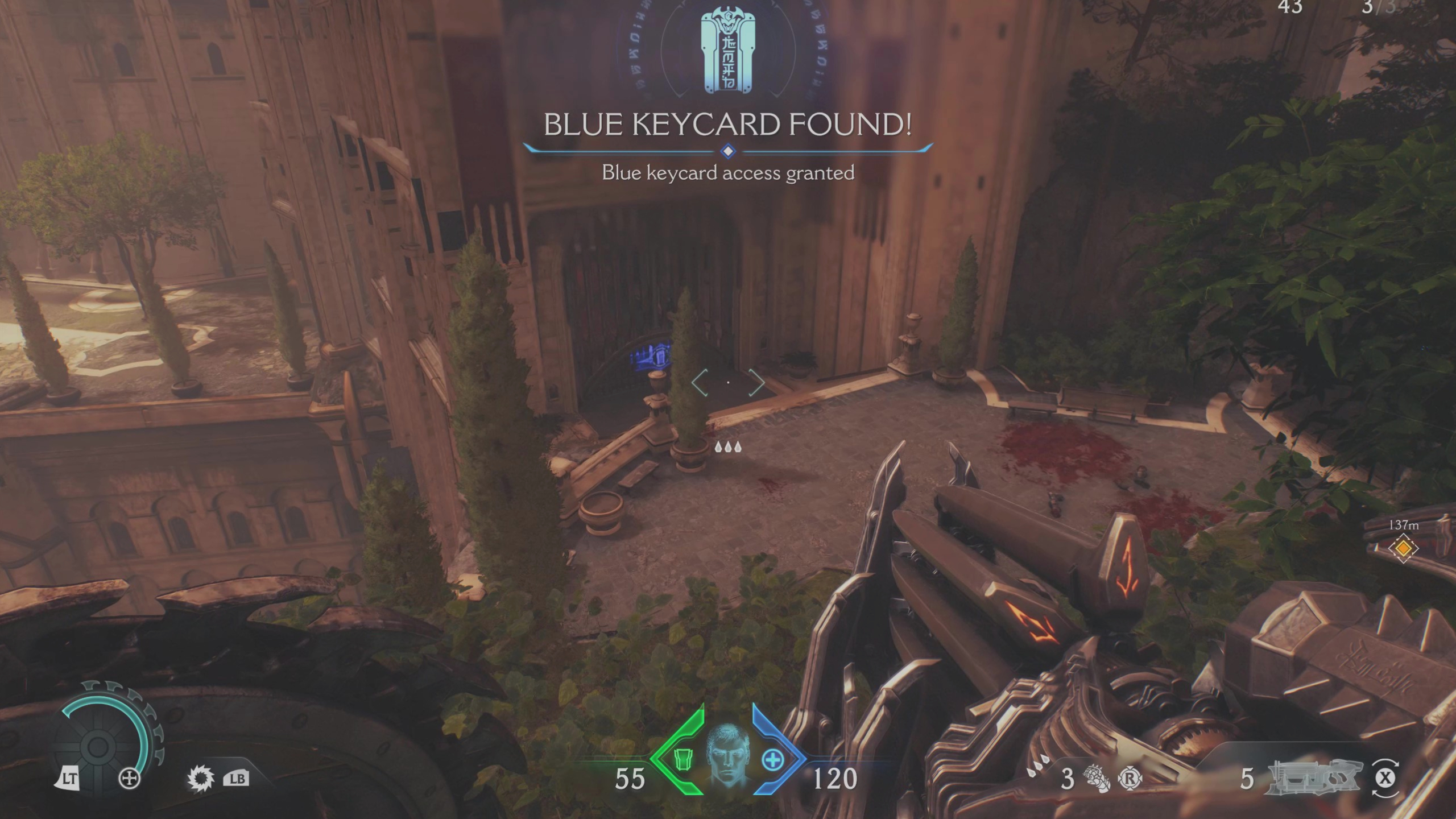
Task: Click the Blue keycard access granted text
Action: pyautogui.click(x=728, y=173)
